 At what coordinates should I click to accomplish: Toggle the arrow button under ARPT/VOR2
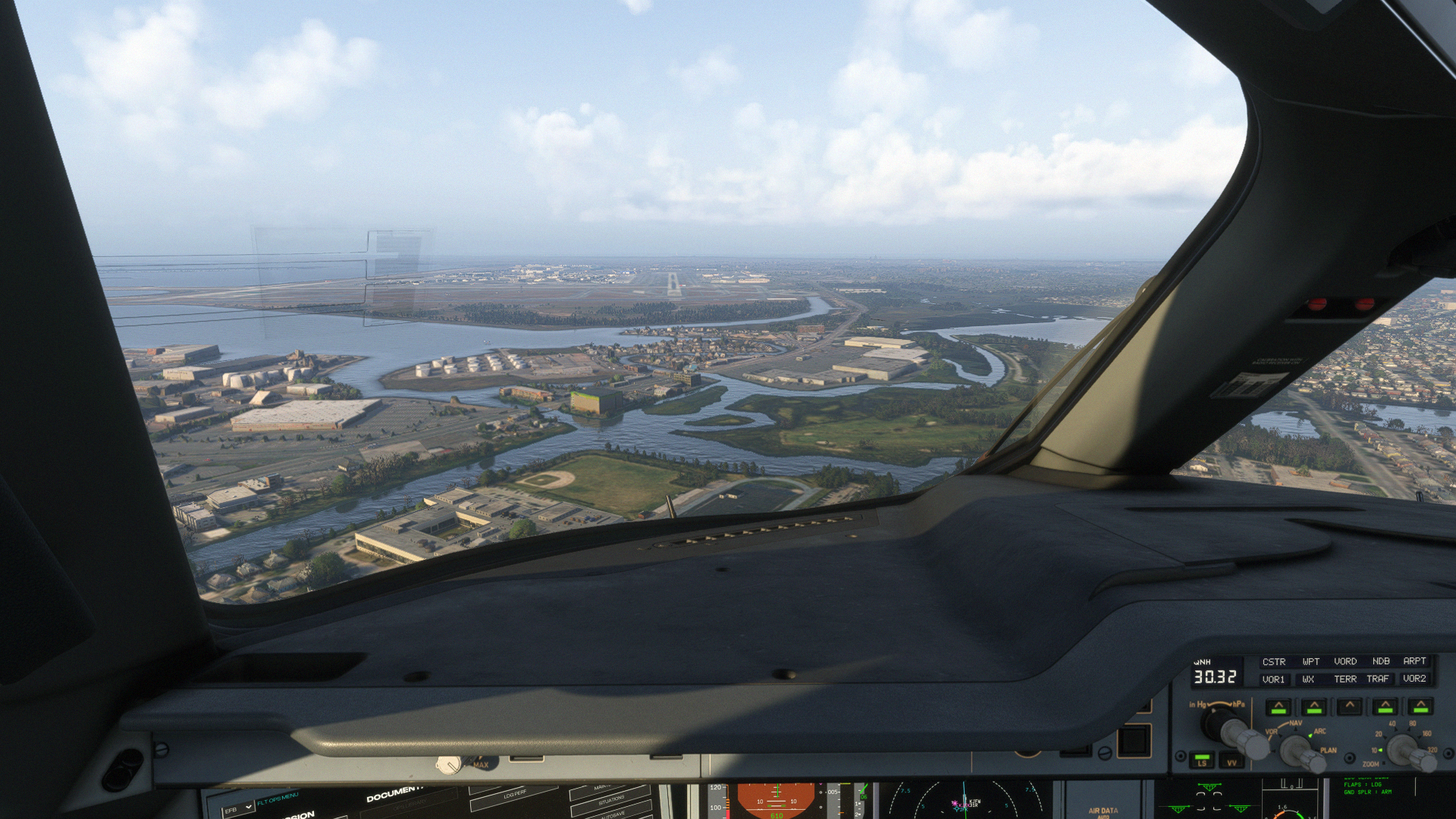[x=1420, y=708]
